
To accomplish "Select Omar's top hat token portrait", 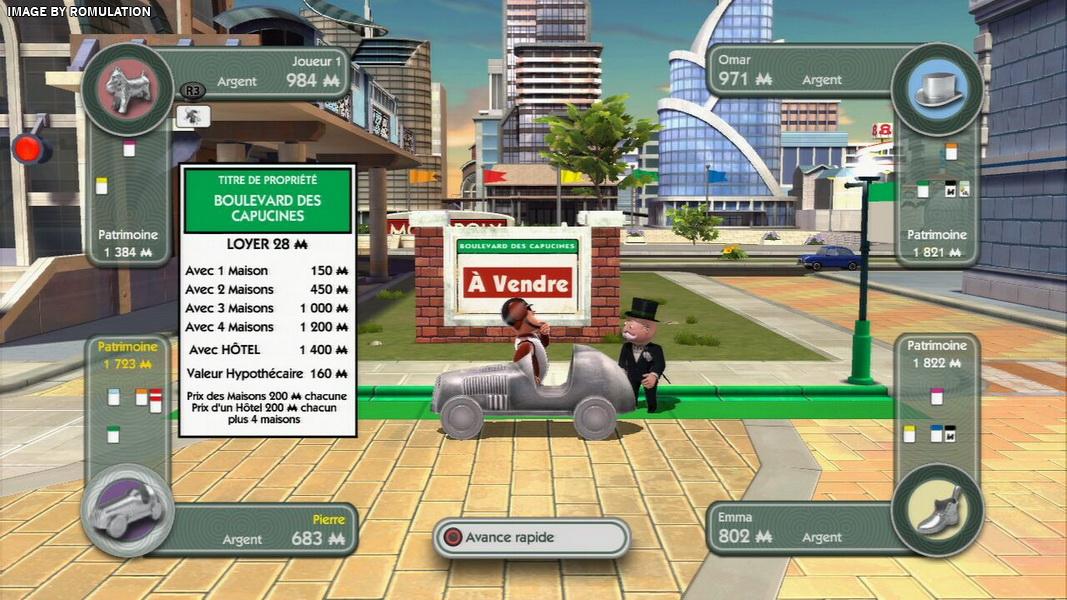I will click(x=937, y=90).
